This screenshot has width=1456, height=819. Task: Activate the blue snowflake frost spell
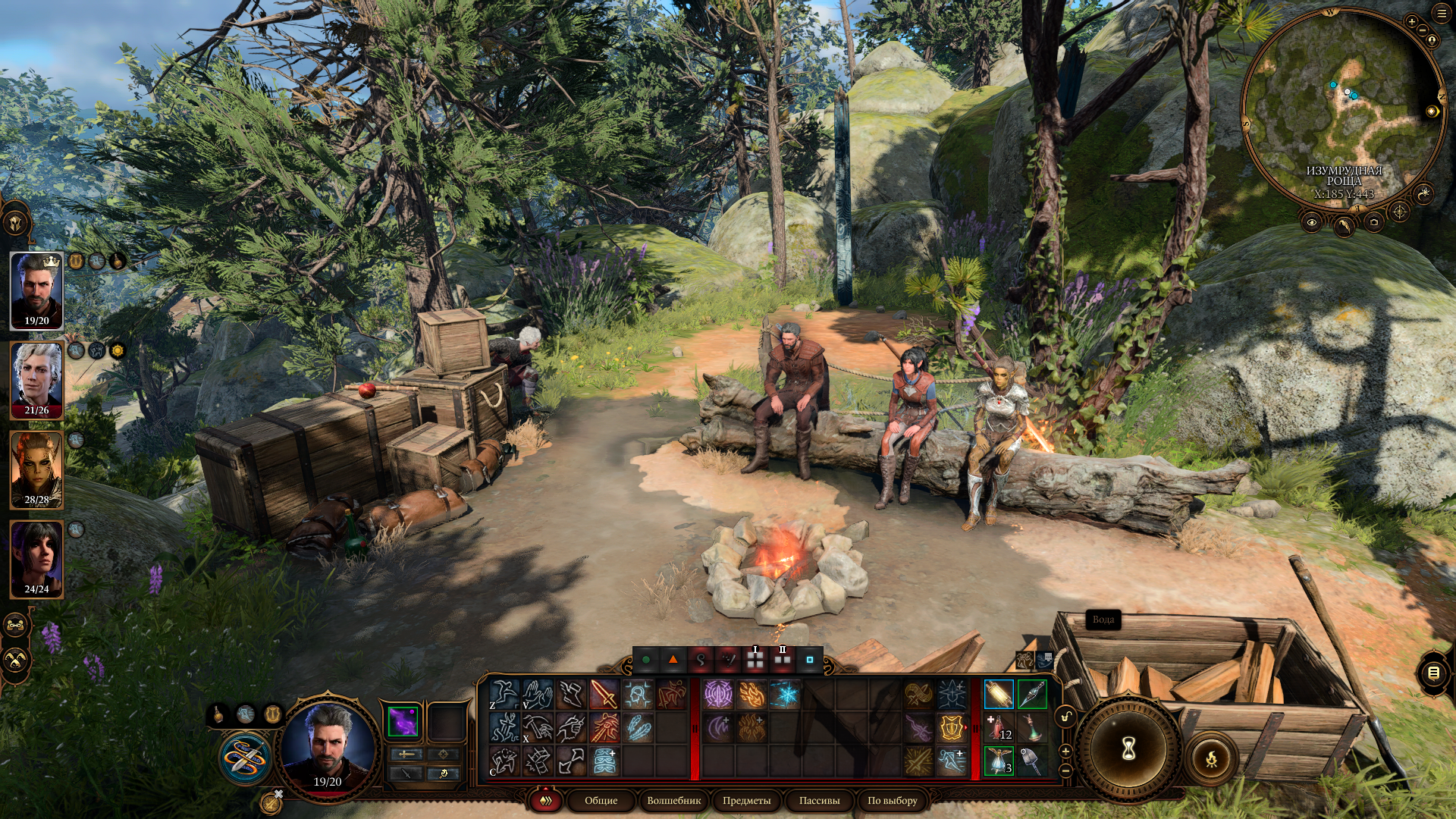[785, 694]
